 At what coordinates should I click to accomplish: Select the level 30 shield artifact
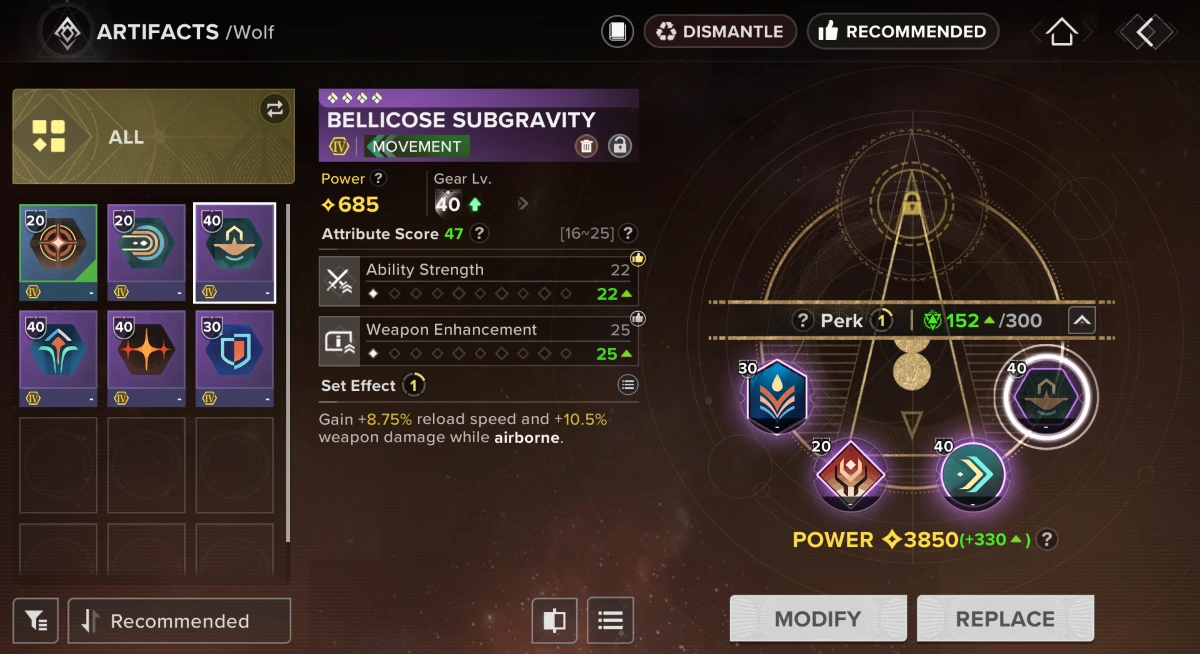click(x=235, y=358)
